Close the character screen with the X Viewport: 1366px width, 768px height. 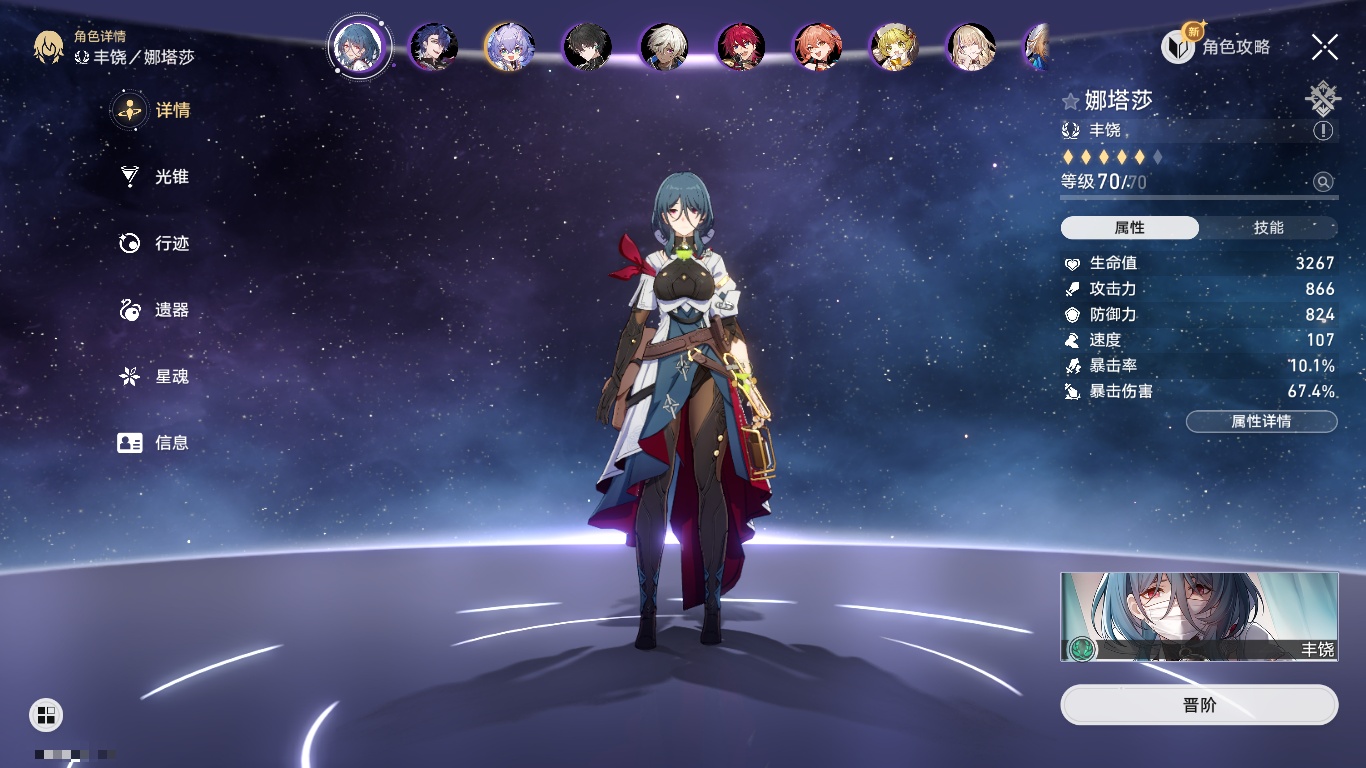[x=1325, y=46]
